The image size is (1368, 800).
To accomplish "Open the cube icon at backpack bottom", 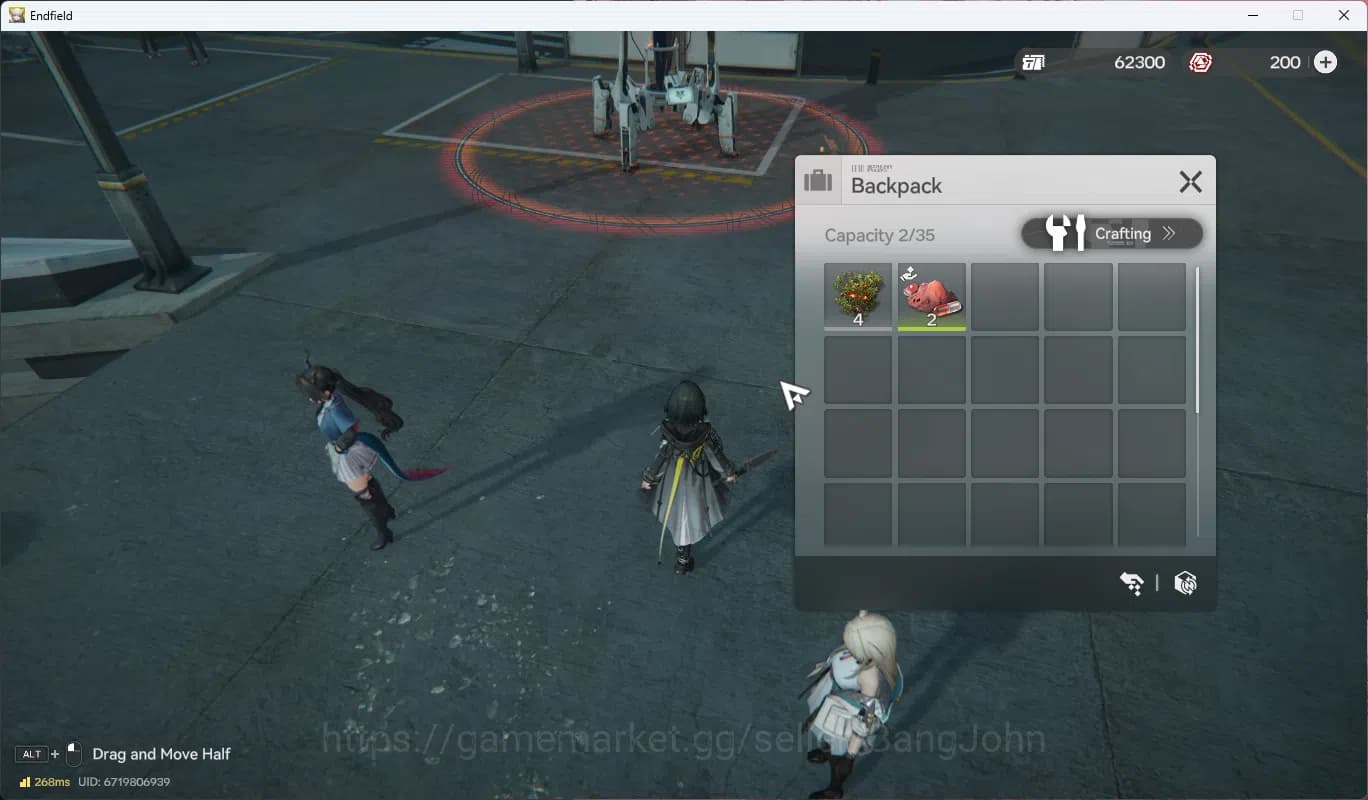I will point(1185,583).
